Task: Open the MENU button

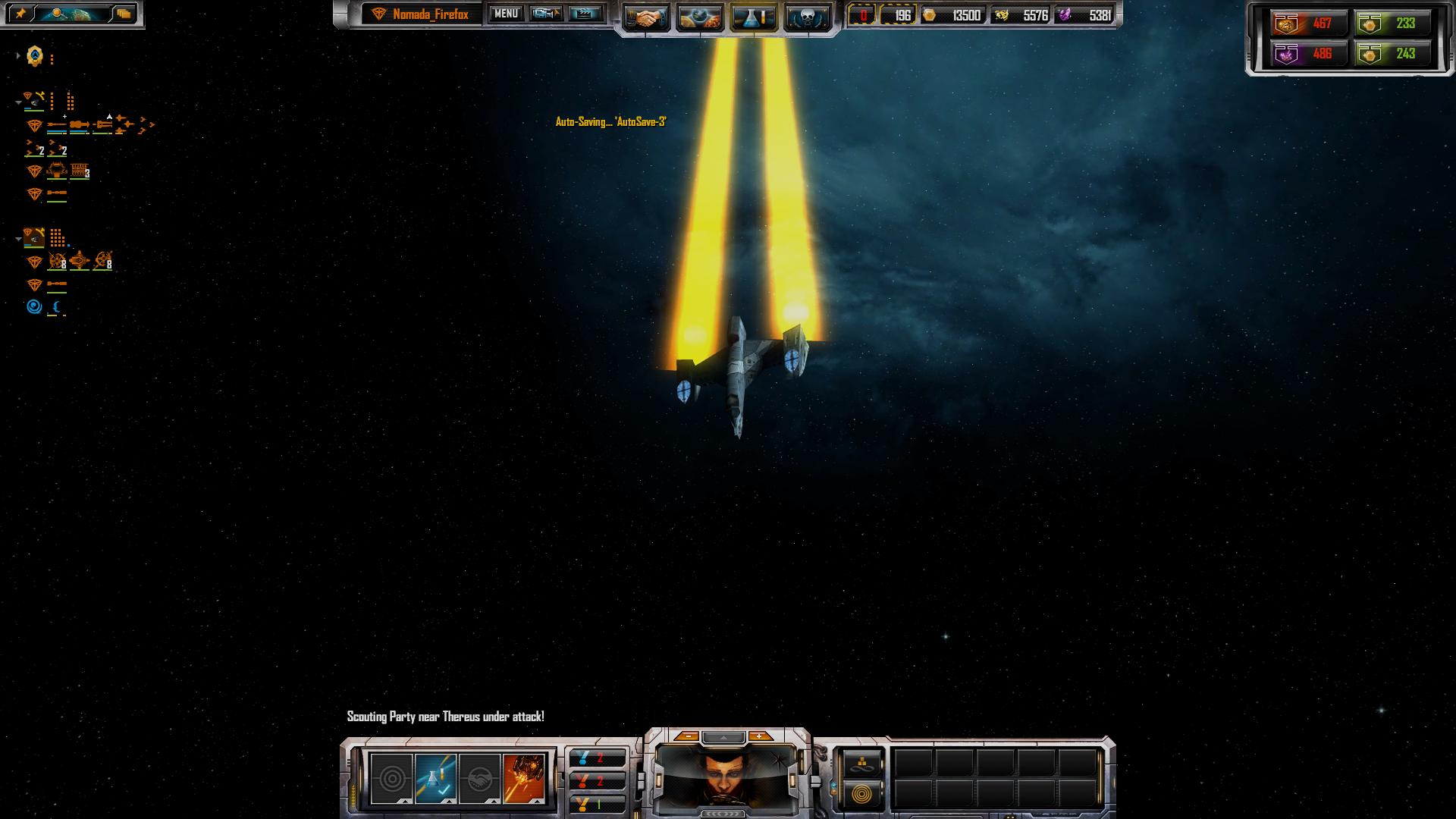Action: tap(506, 14)
